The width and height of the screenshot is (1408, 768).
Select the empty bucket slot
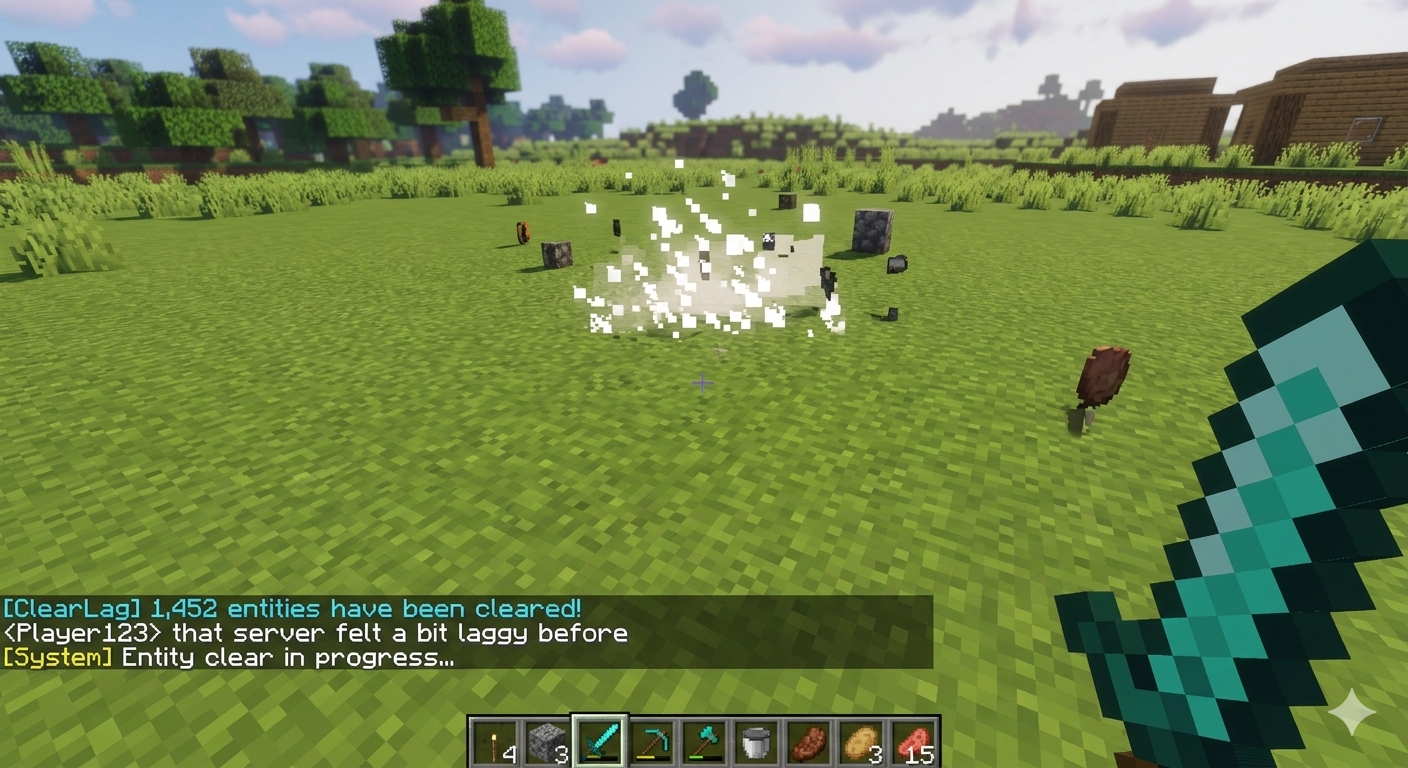pyautogui.click(x=756, y=743)
